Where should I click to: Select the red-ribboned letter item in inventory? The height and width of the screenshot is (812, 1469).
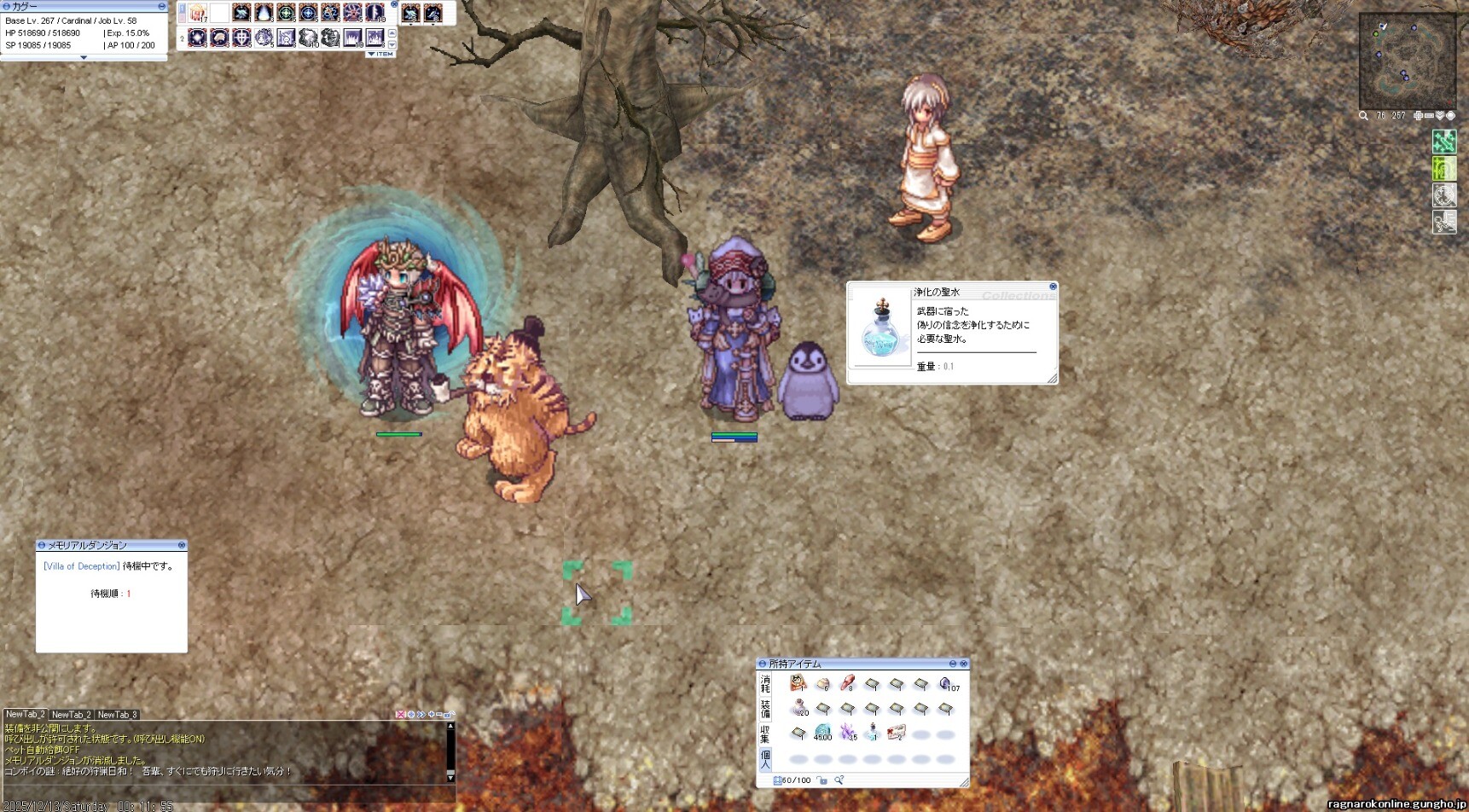896,732
